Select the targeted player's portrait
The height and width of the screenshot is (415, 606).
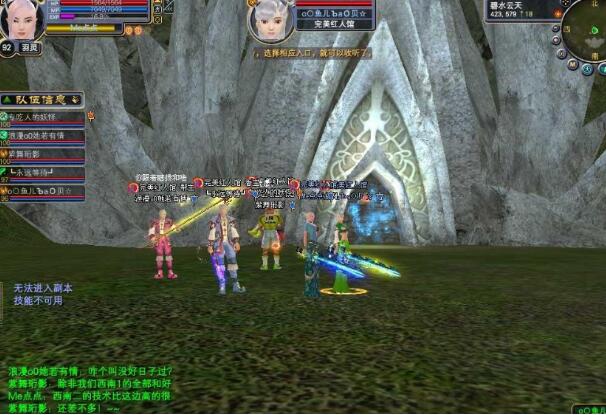point(268,19)
